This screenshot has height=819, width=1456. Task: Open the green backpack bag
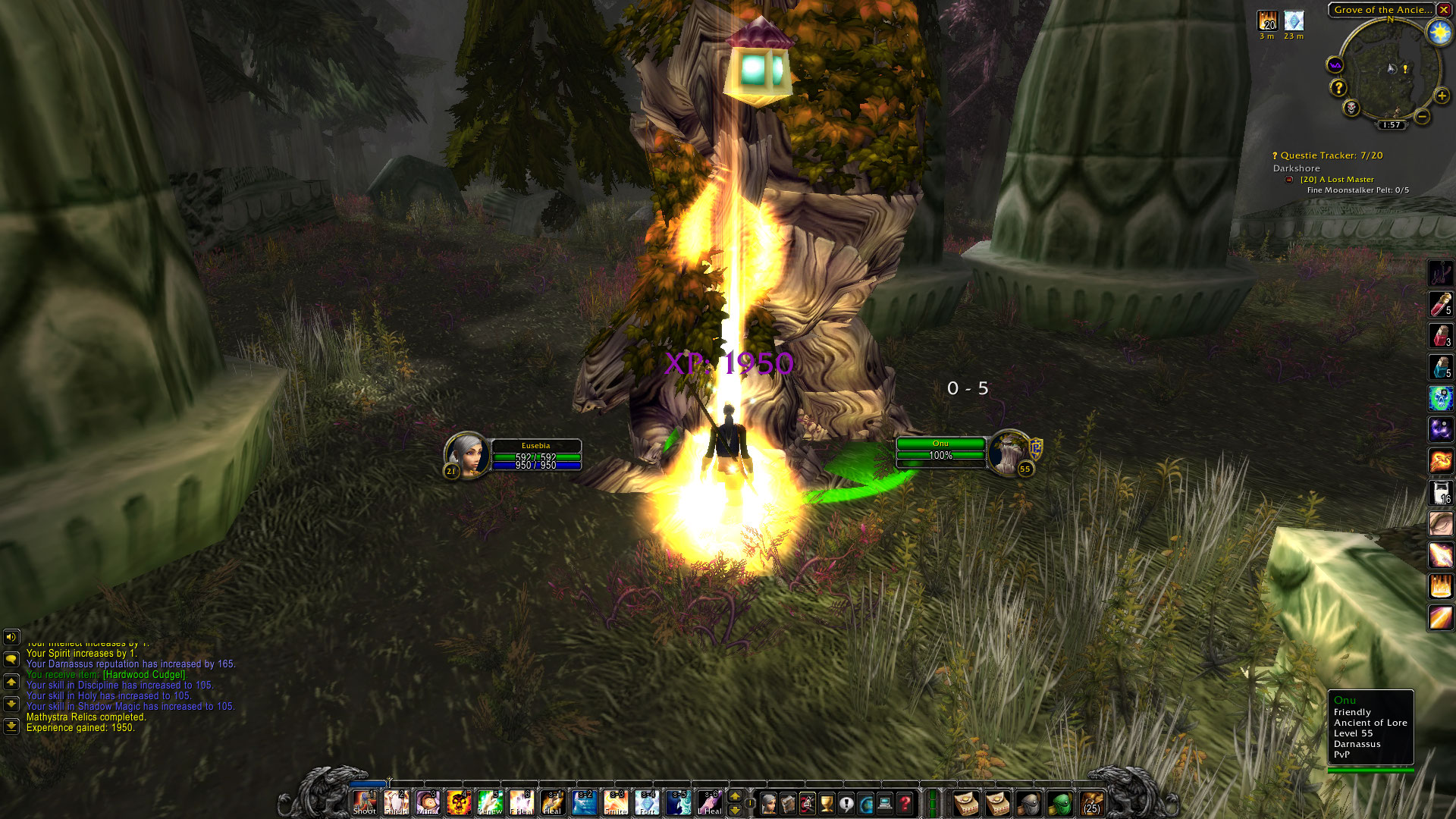pos(1060,803)
